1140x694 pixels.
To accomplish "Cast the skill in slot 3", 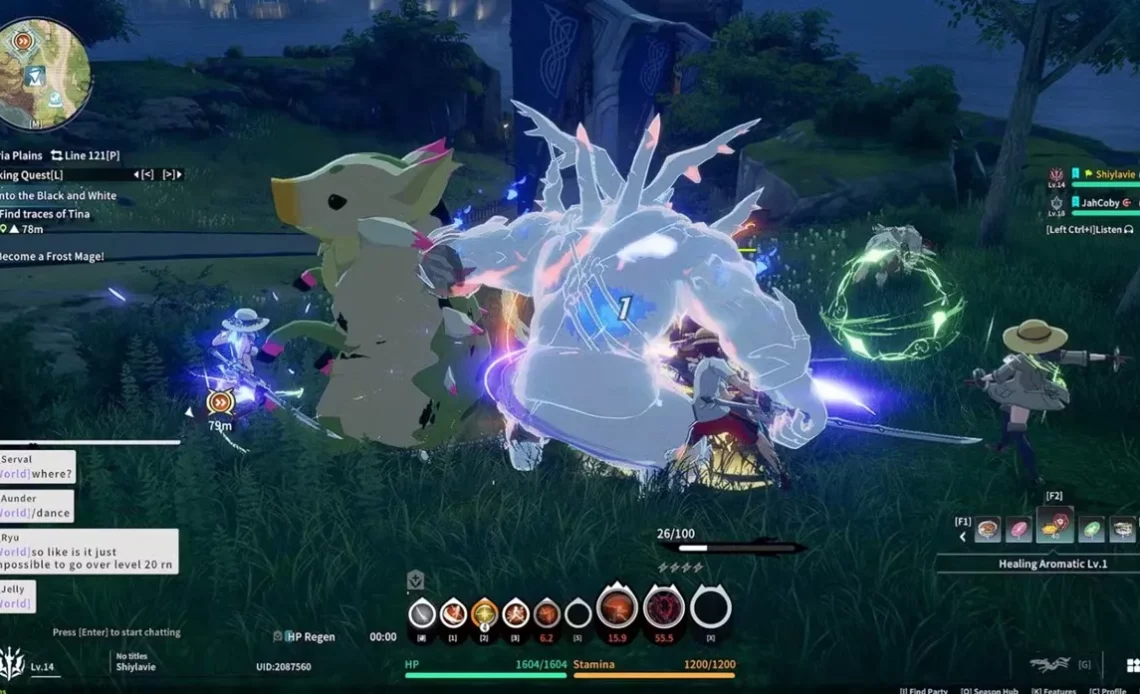I will (x=515, y=612).
